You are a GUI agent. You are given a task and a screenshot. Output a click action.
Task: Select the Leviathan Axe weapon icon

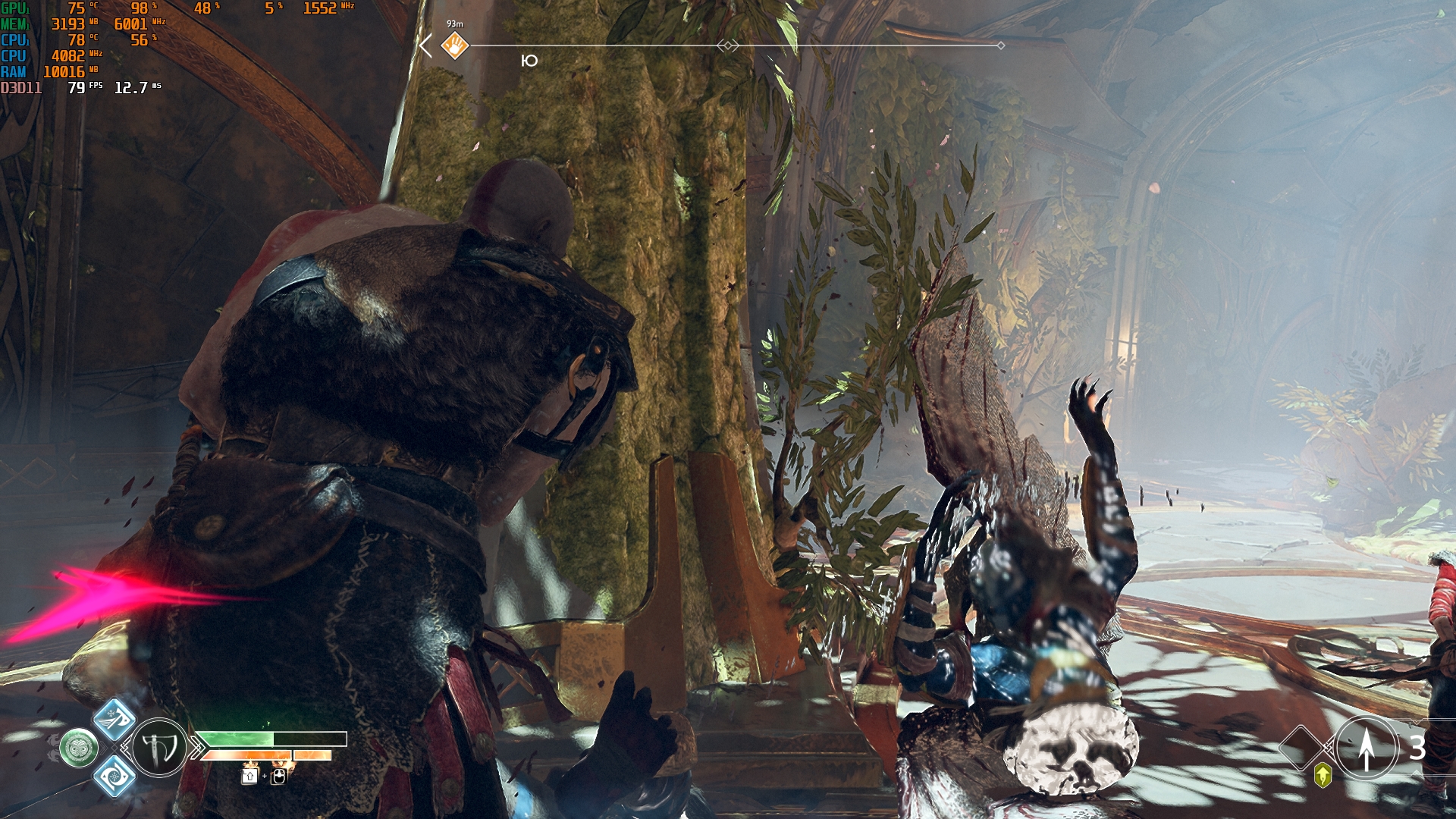click(x=159, y=748)
